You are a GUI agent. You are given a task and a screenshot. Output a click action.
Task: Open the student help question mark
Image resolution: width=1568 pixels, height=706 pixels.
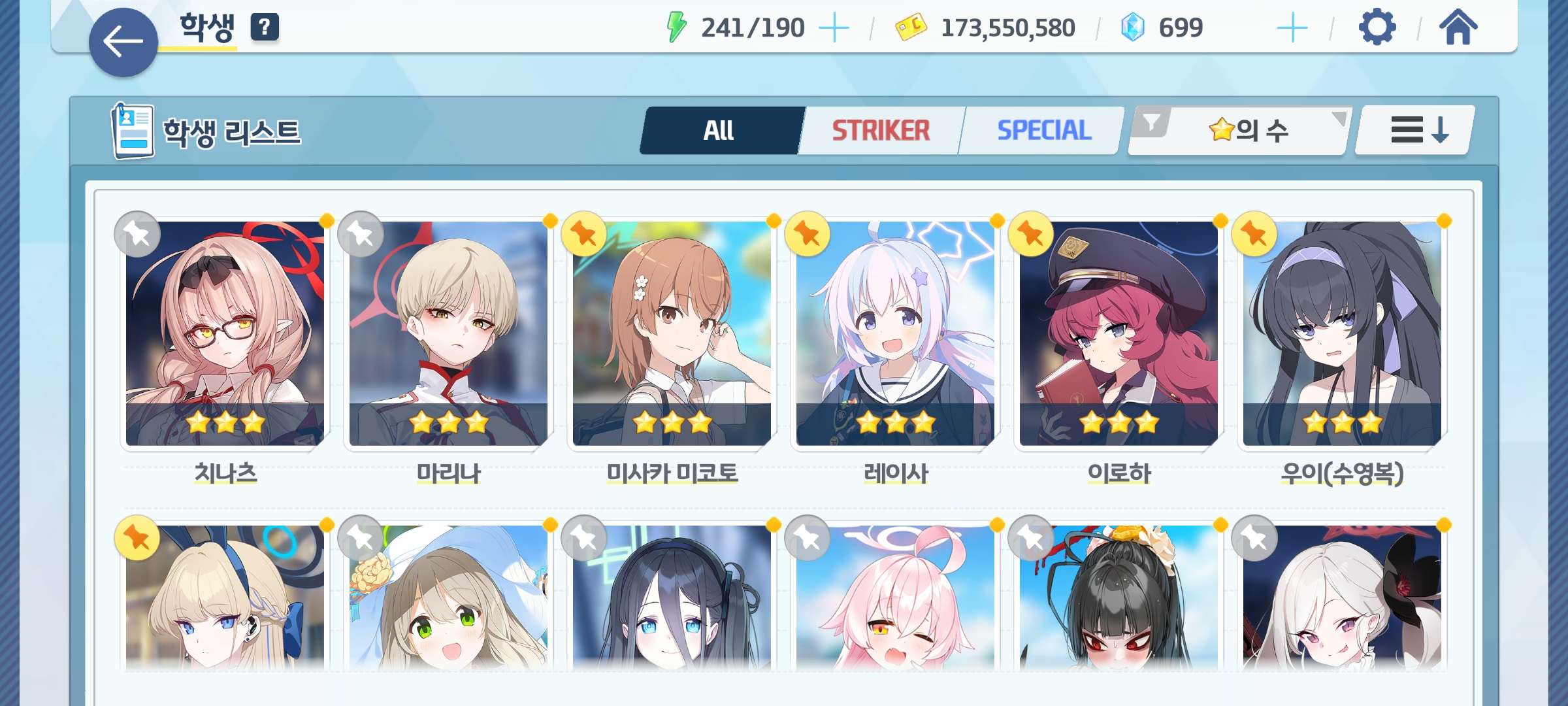[x=265, y=27]
